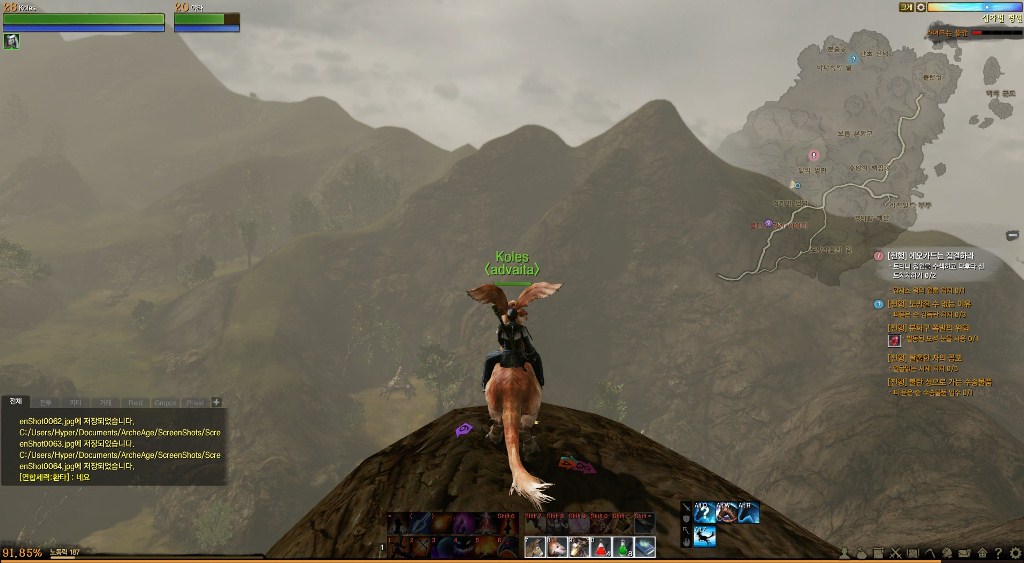Select the donkey mount hotbar slot
Viewport: 1024px width, 563px height.
[x=536, y=547]
